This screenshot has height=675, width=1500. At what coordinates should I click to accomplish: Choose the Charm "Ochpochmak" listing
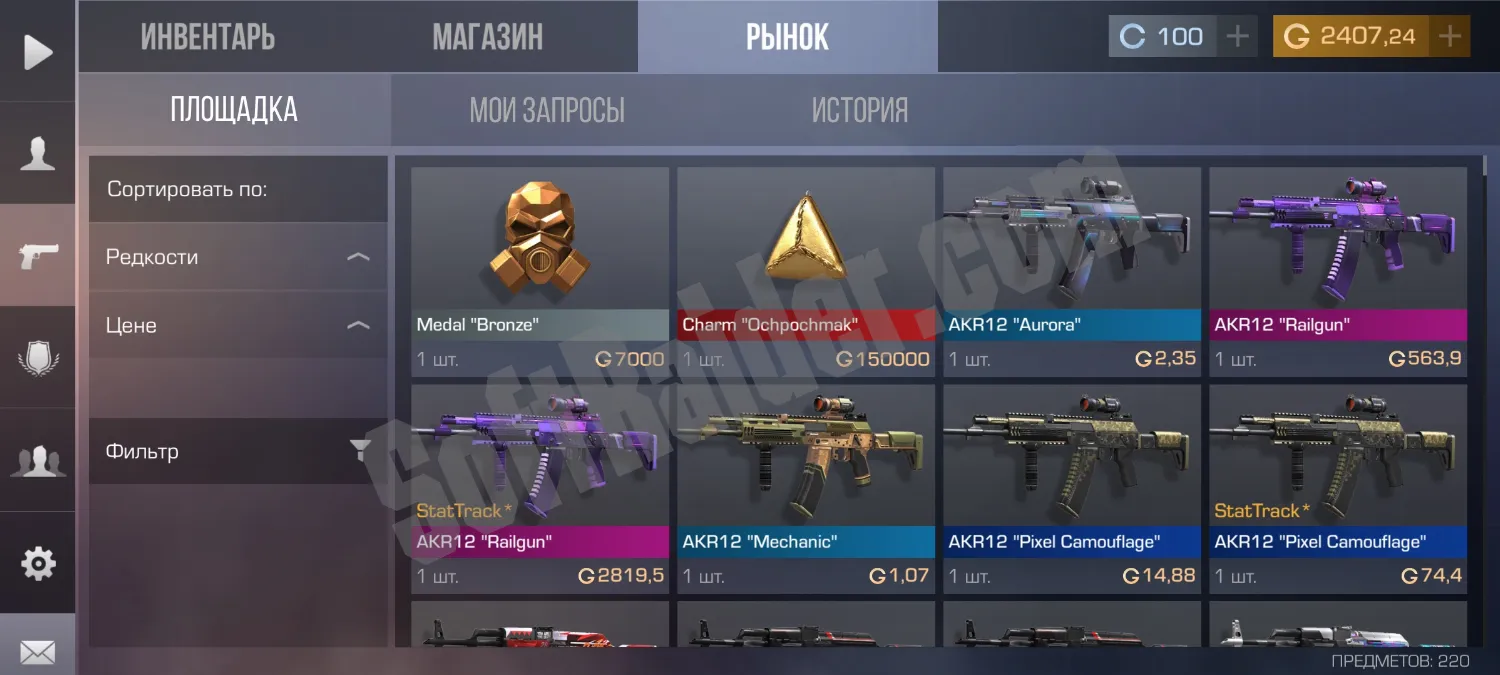tap(806, 271)
